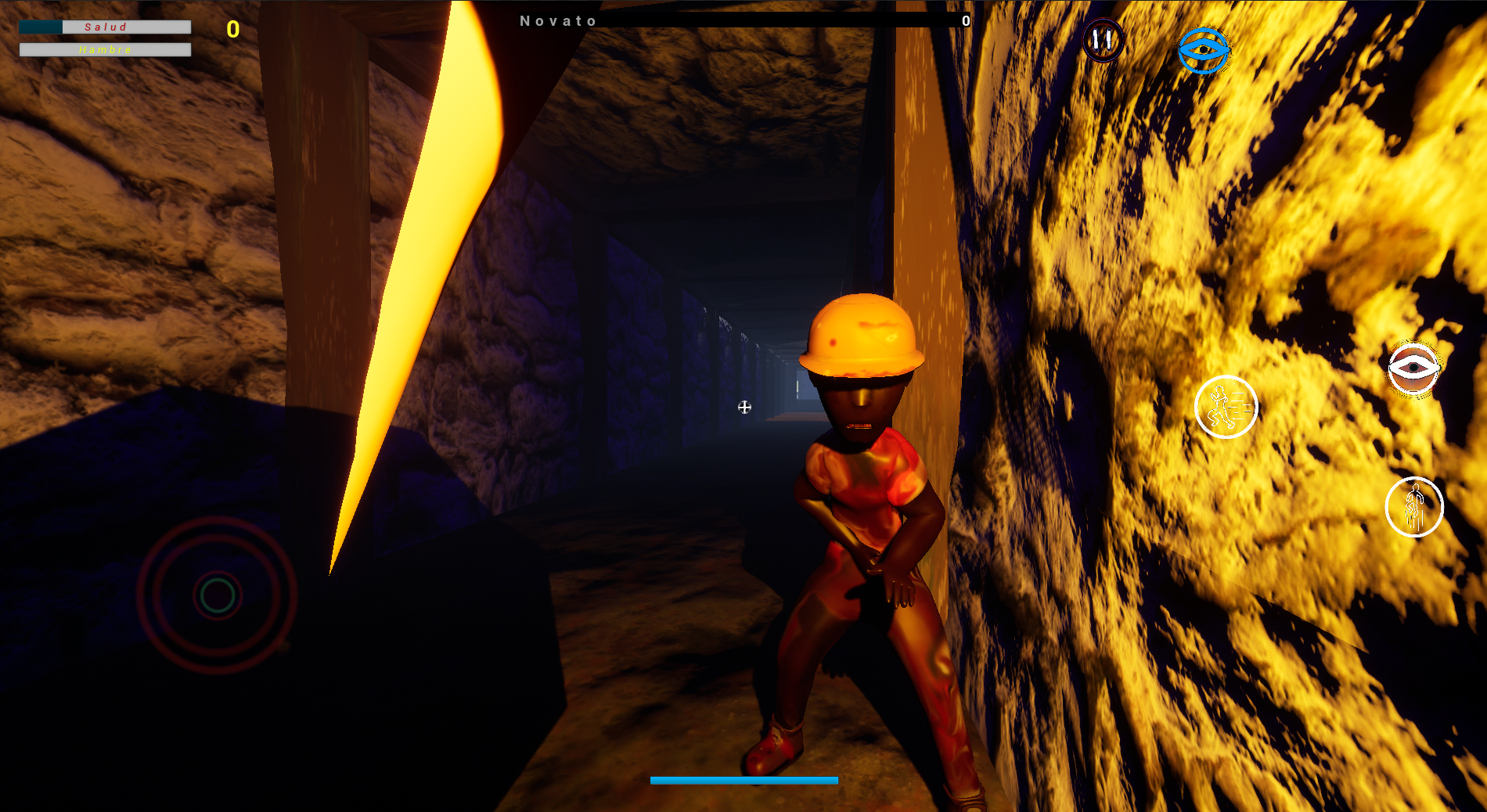Hit the jump figure button
This screenshot has width=1487, height=812.
coord(1413,507)
